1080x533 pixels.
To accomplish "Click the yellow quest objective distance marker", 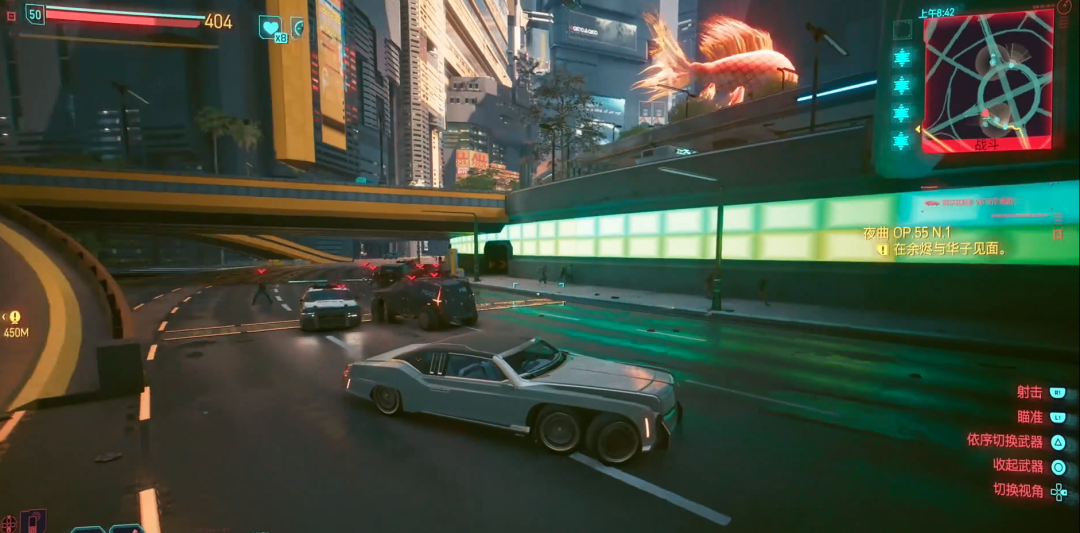I will [x=15, y=318].
